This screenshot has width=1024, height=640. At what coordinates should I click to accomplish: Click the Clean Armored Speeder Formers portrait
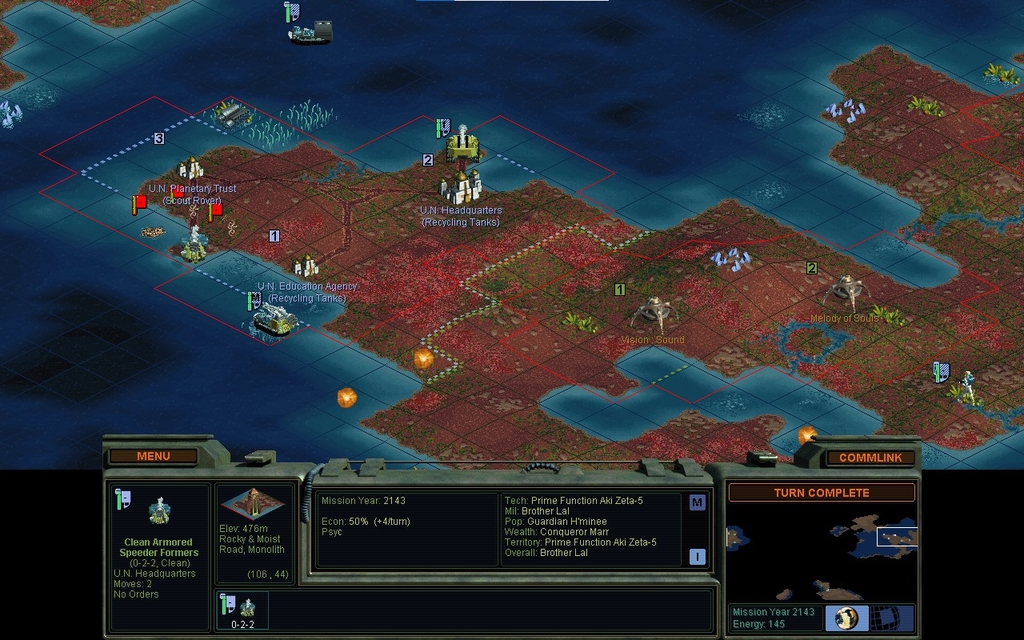point(158,512)
